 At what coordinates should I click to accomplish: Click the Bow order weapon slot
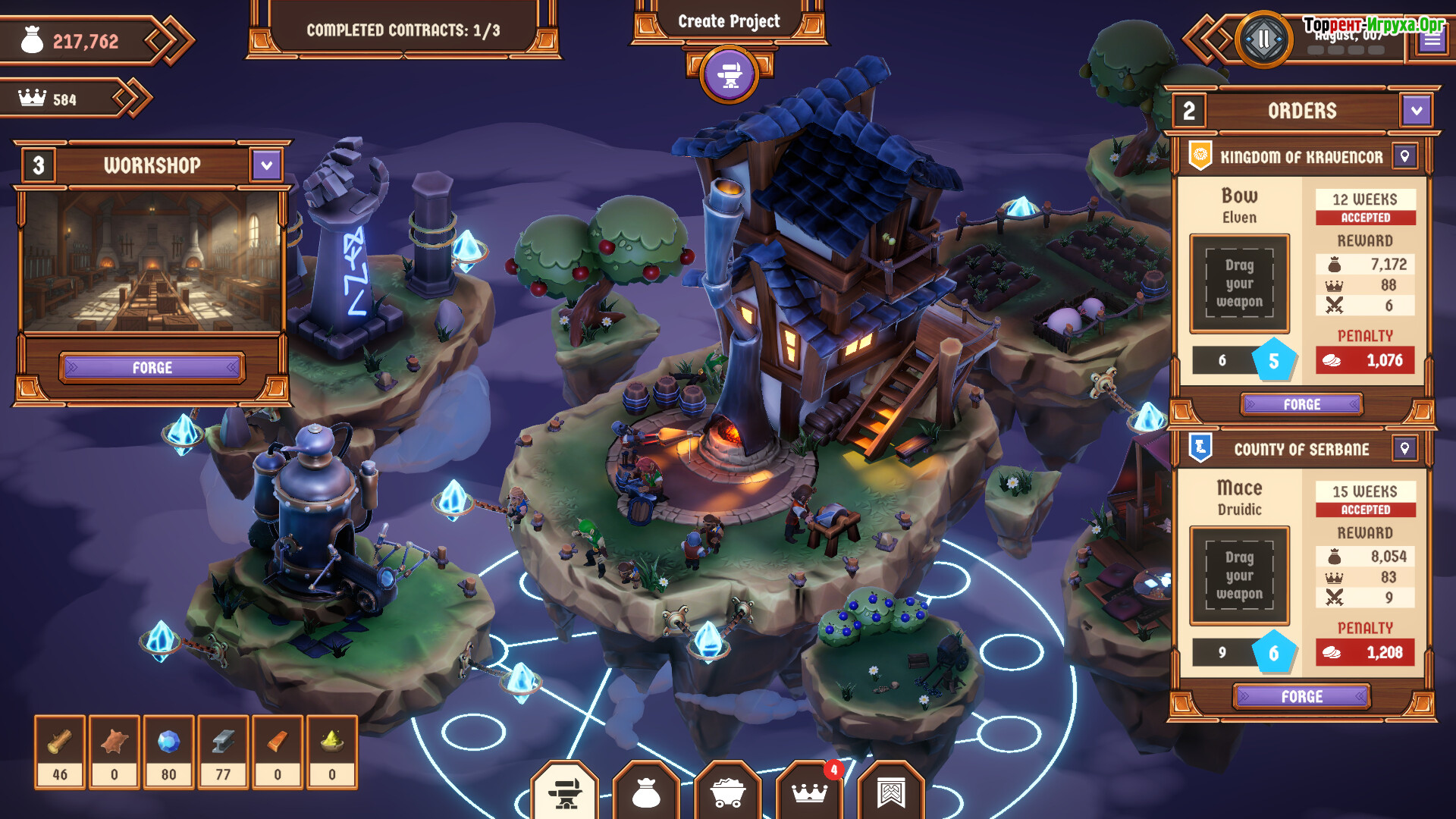(x=1239, y=284)
